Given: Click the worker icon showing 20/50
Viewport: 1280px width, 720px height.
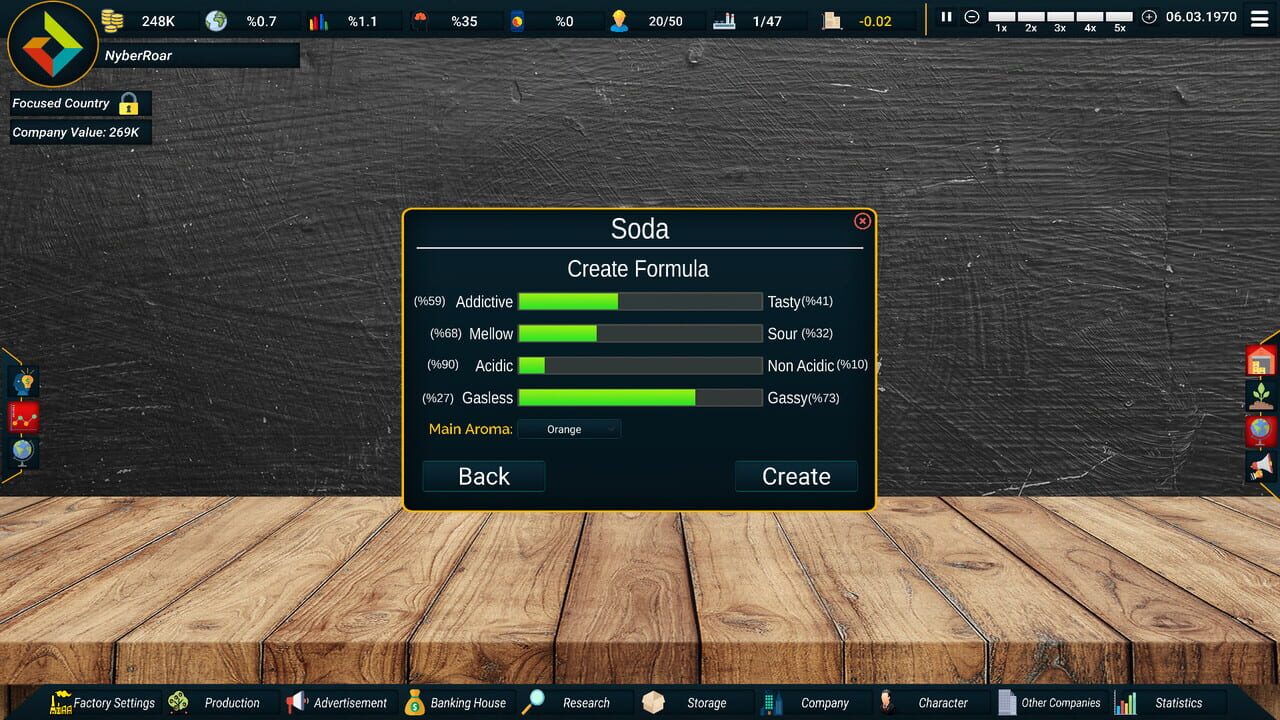Looking at the screenshot, I should [618, 20].
